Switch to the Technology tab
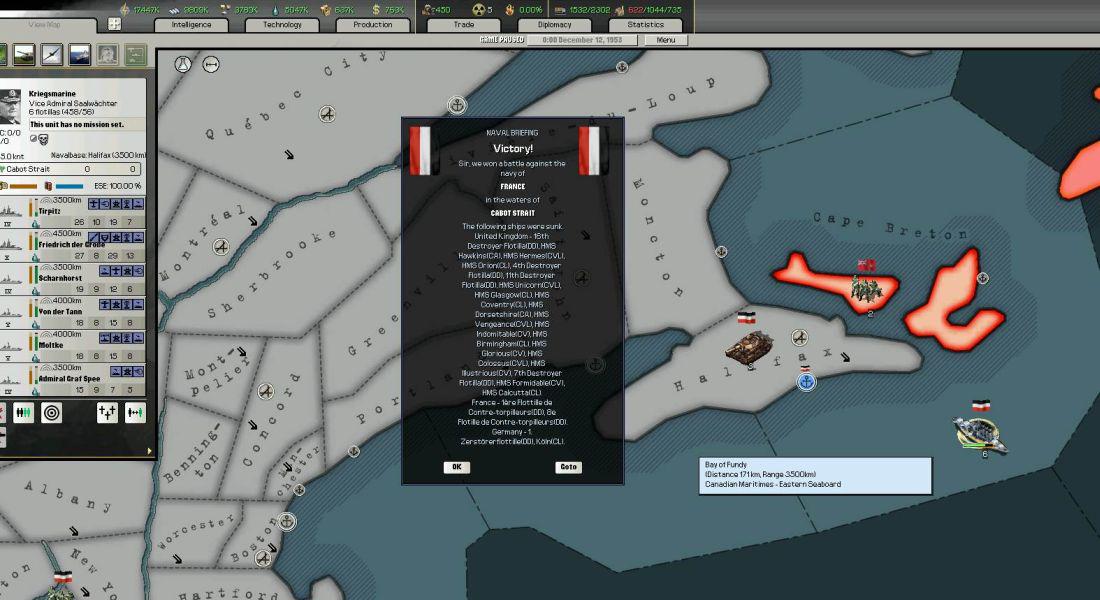The width and height of the screenshot is (1100, 600). tap(282, 24)
